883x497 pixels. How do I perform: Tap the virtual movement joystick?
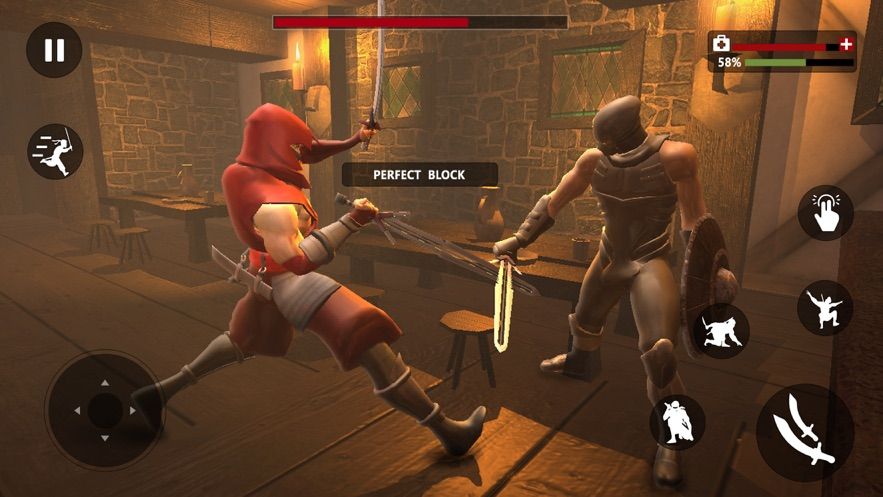click(104, 410)
